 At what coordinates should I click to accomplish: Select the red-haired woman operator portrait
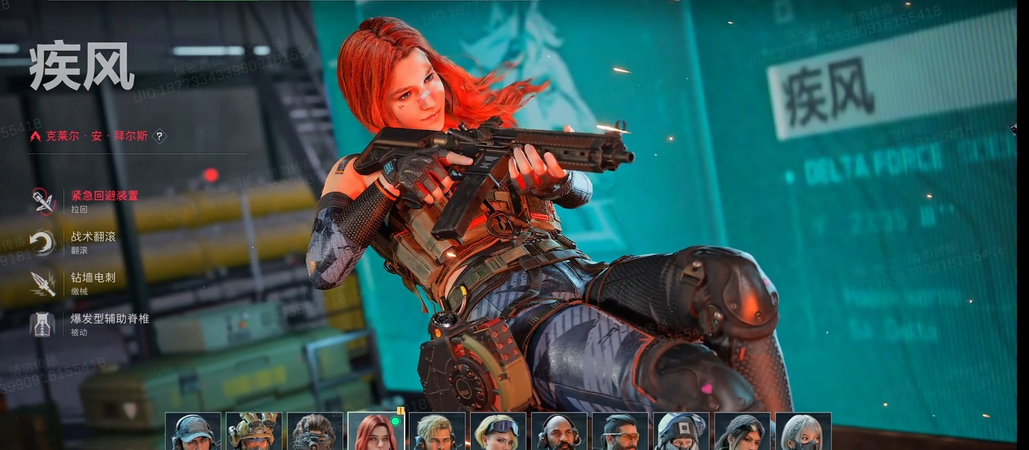(375, 432)
